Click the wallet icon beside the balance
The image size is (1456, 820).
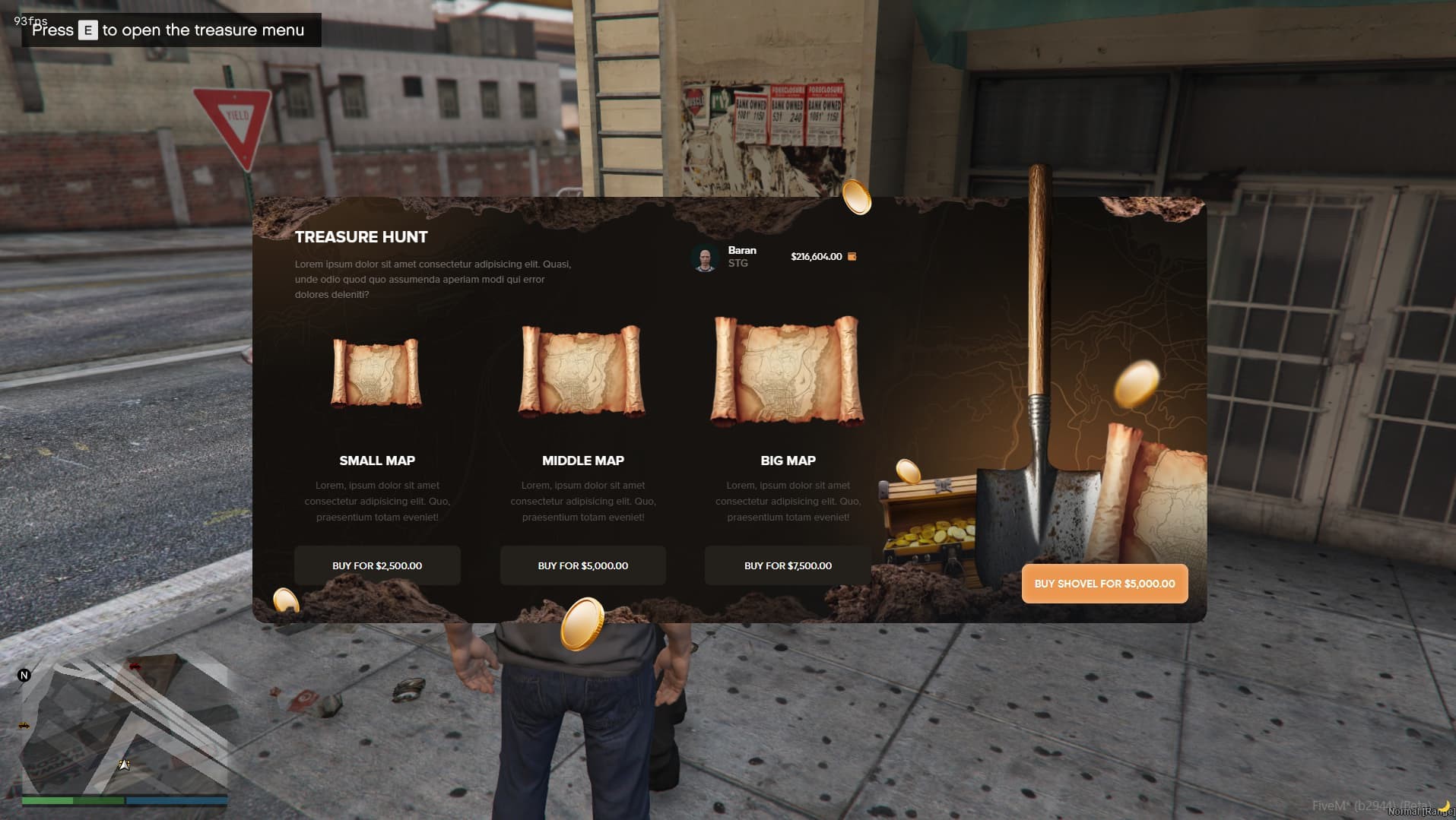click(x=852, y=257)
